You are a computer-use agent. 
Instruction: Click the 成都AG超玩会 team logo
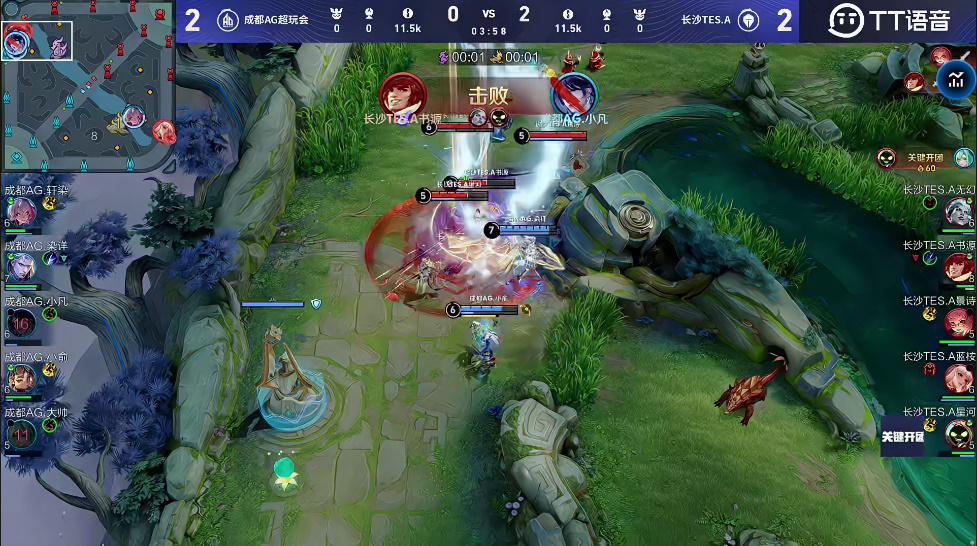tap(228, 20)
